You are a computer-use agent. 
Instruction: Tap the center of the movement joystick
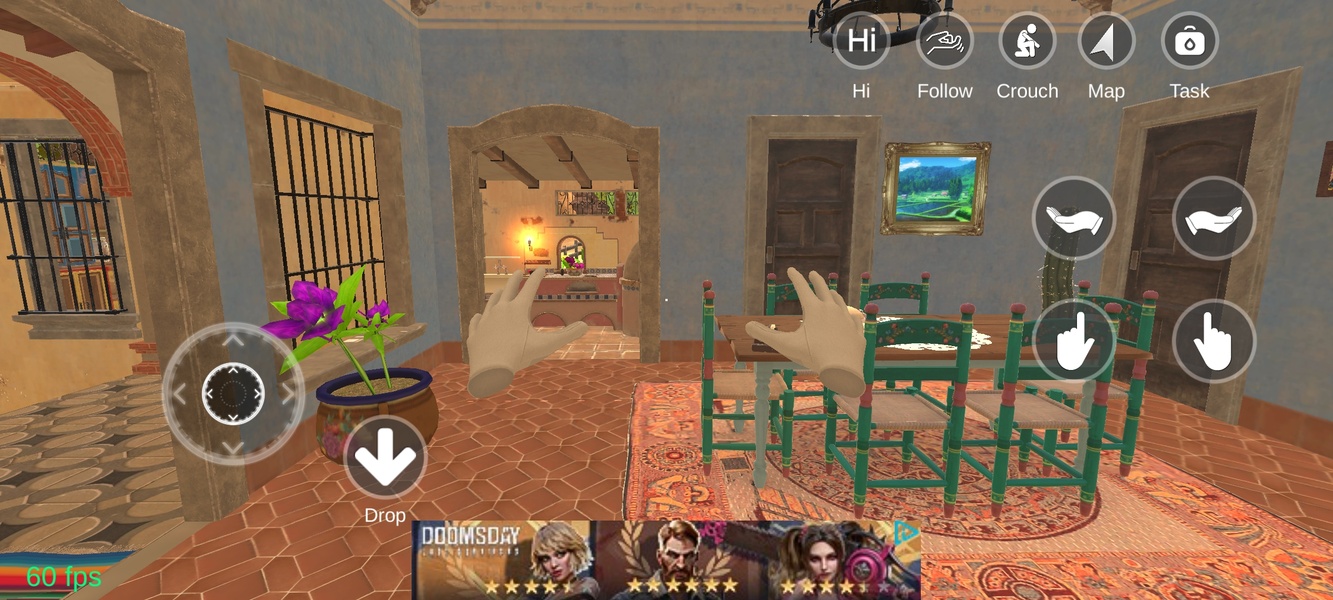pyautogui.click(x=233, y=393)
